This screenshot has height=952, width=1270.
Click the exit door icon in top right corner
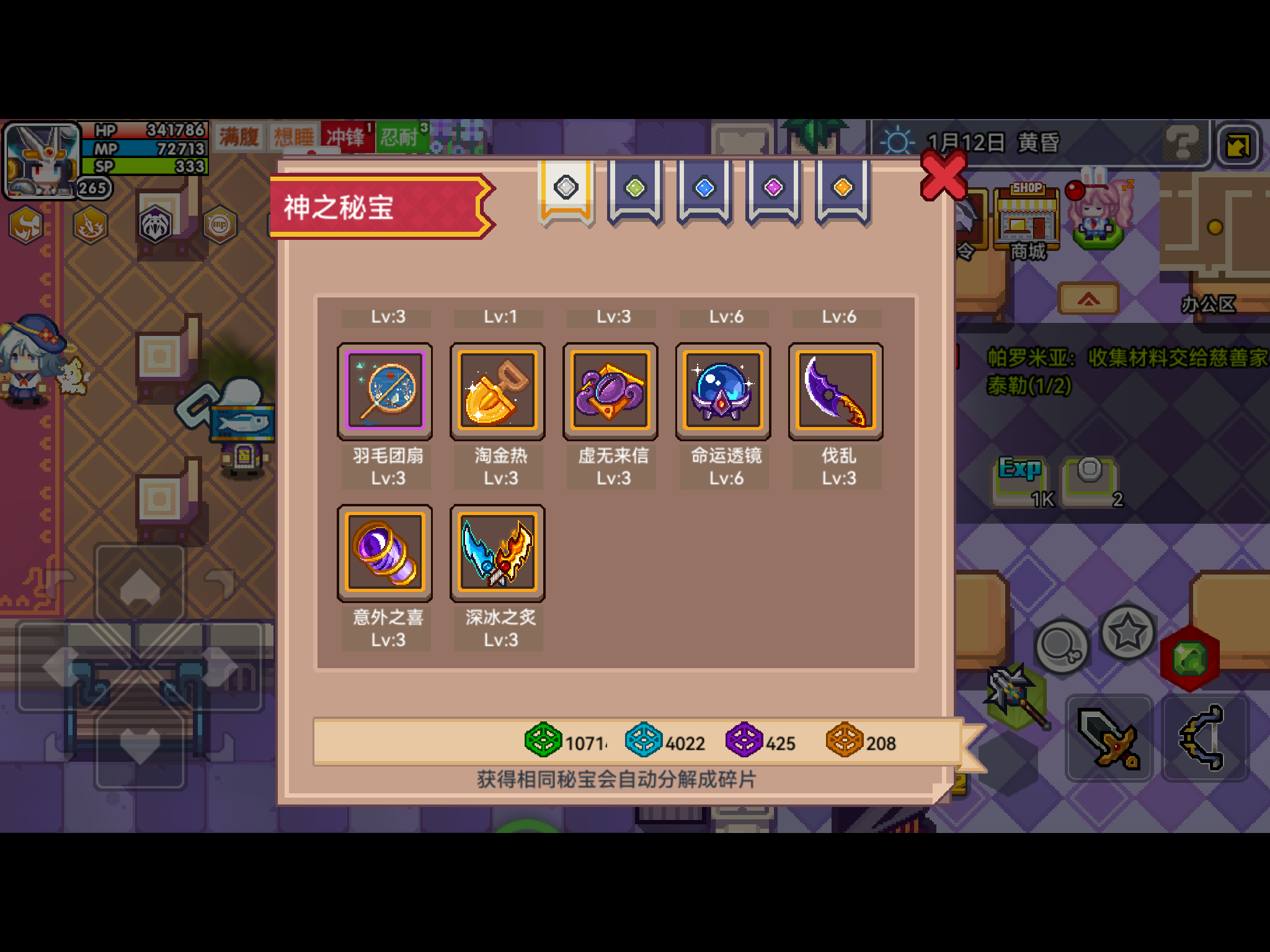click(x=1238, y=143)
